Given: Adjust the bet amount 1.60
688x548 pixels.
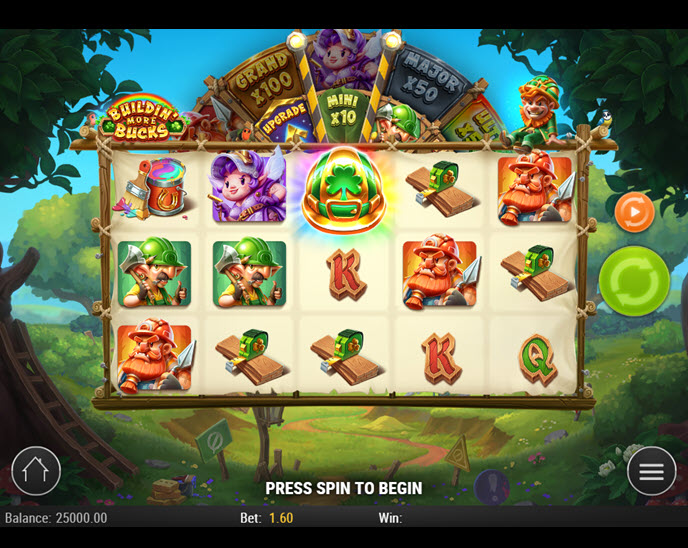Looking at the screenshot, I should pos(280,518).
